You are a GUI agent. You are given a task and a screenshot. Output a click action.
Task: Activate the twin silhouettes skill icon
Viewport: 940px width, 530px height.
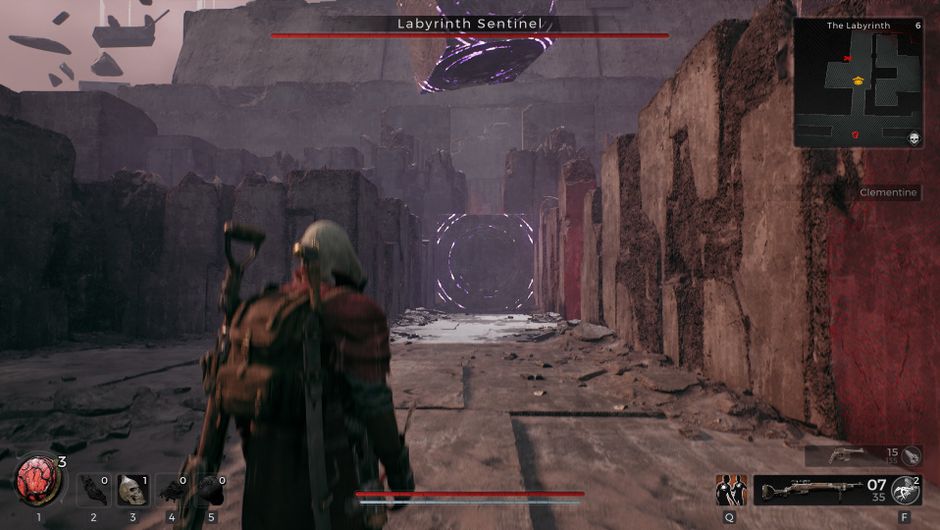(731, 490)
